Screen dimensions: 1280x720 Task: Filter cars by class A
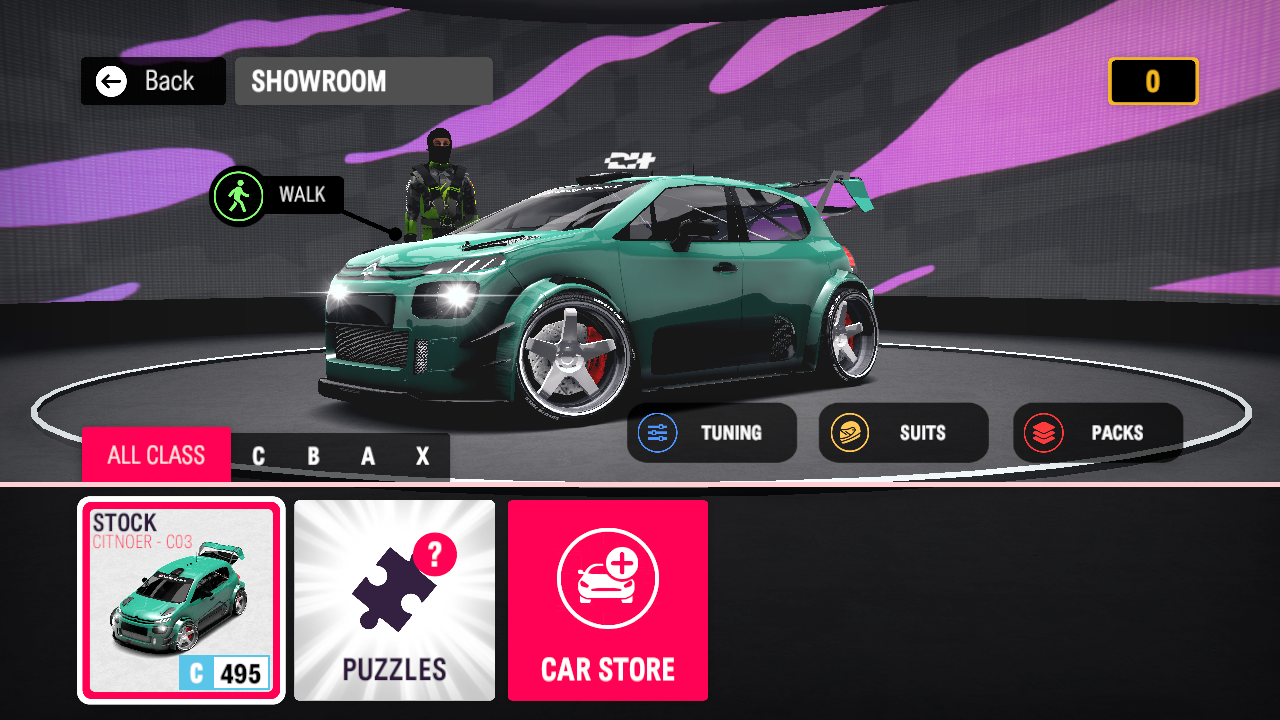pyautogui.click(x=368, y=457)
